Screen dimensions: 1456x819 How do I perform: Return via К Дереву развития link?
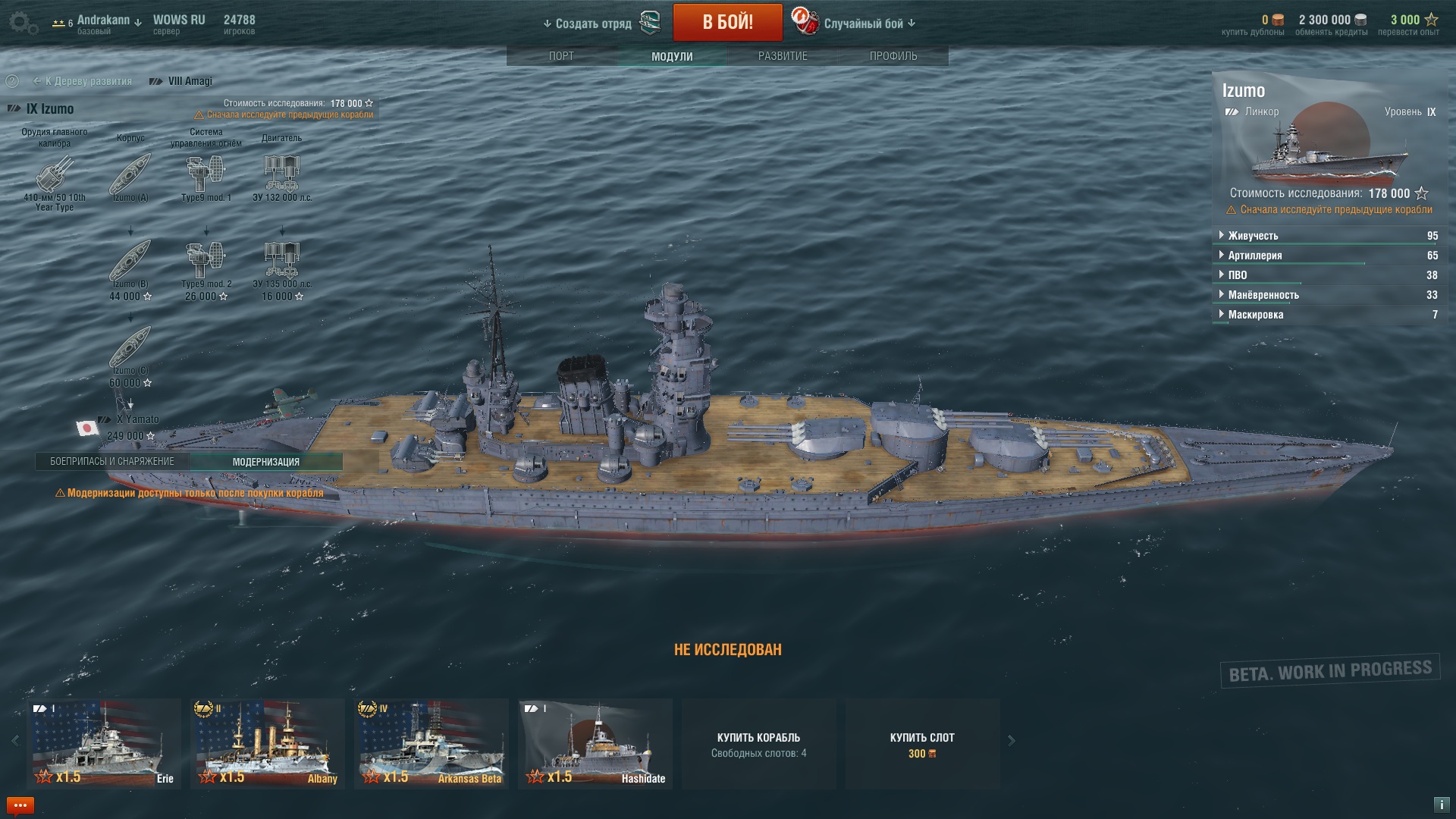(88, 81)
